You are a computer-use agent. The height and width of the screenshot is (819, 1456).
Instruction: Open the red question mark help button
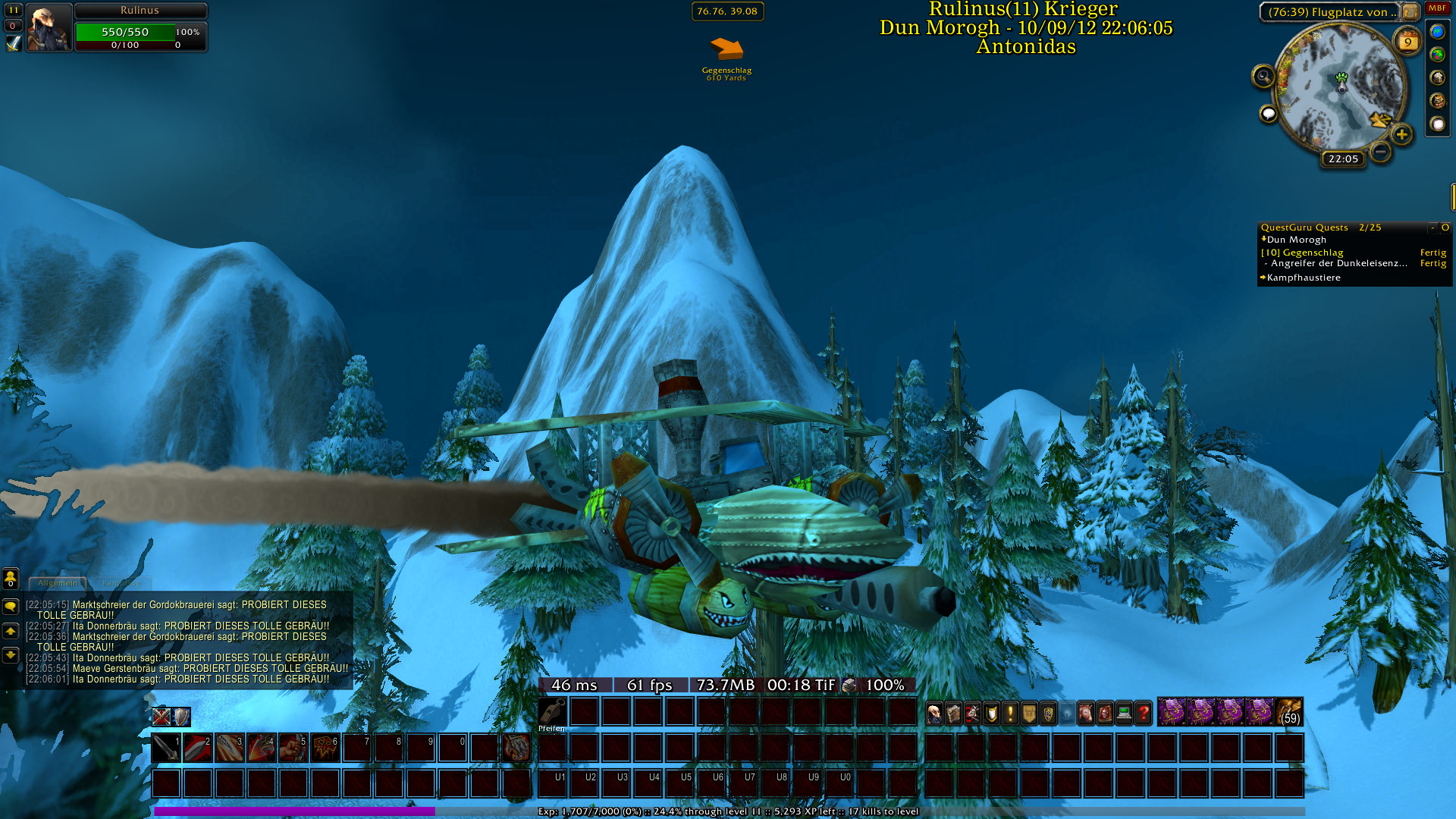point(1144,713)
